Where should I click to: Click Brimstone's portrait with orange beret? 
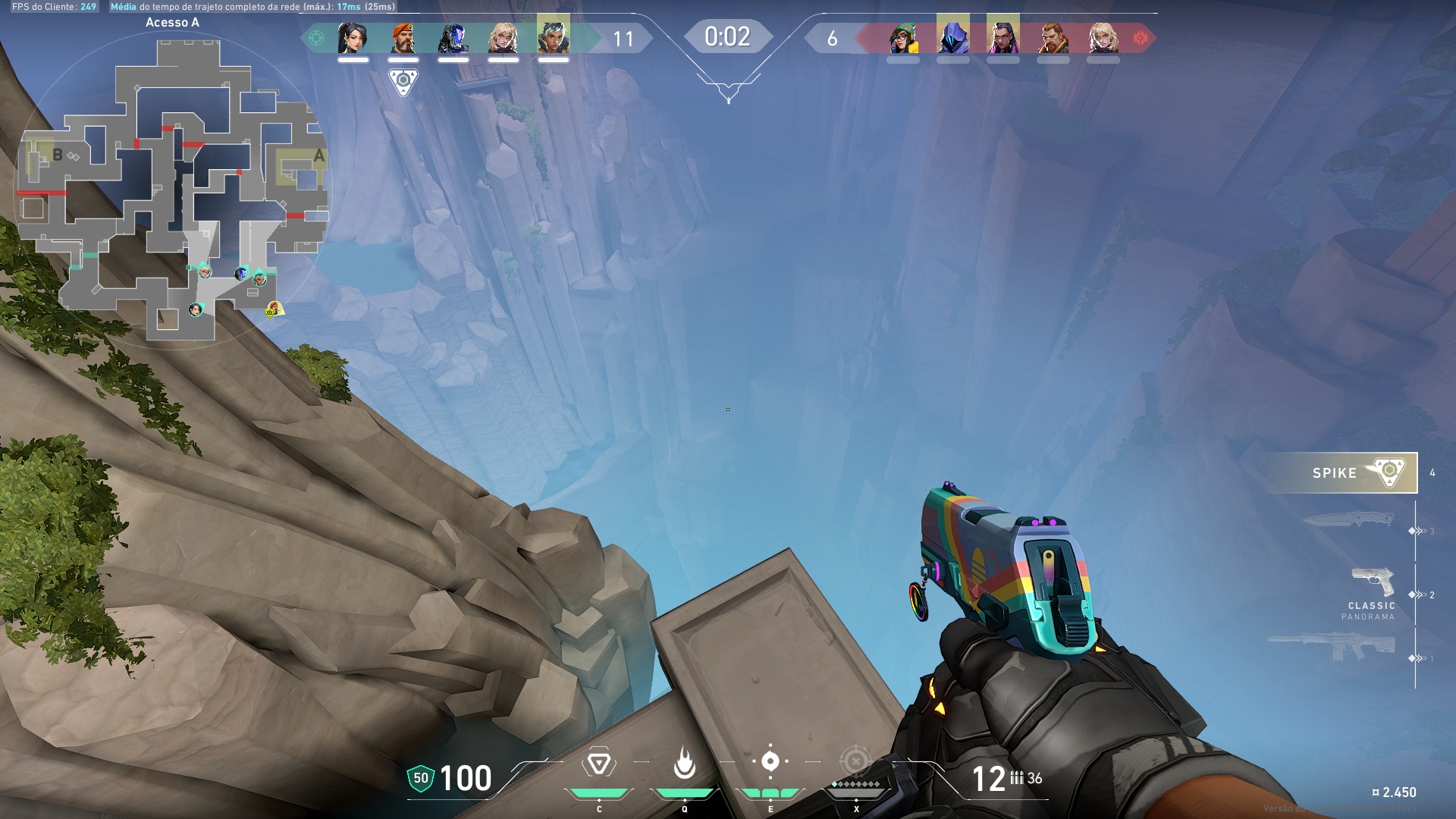point(403,38)
